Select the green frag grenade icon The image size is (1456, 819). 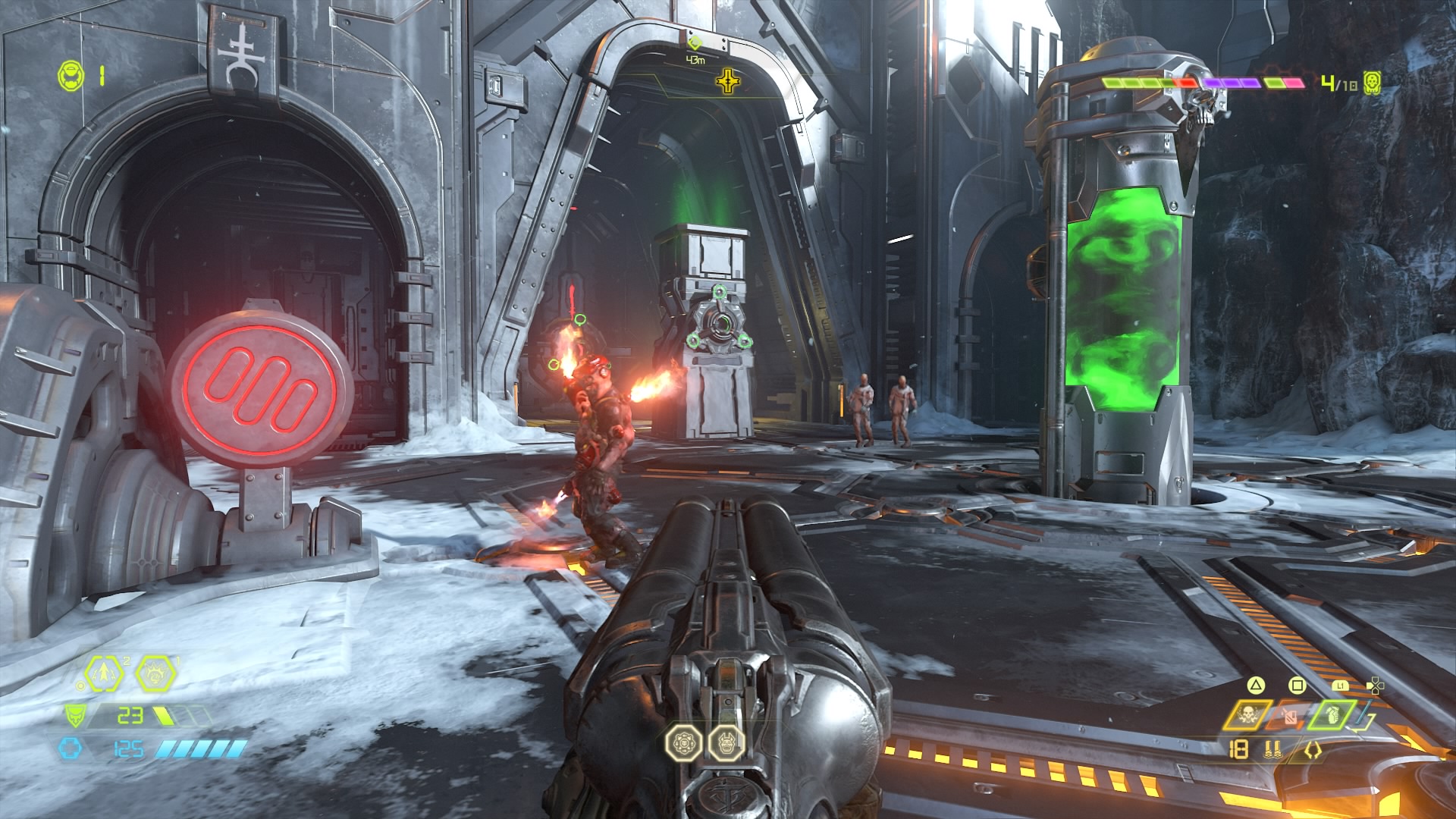[x=1333, y=714]
